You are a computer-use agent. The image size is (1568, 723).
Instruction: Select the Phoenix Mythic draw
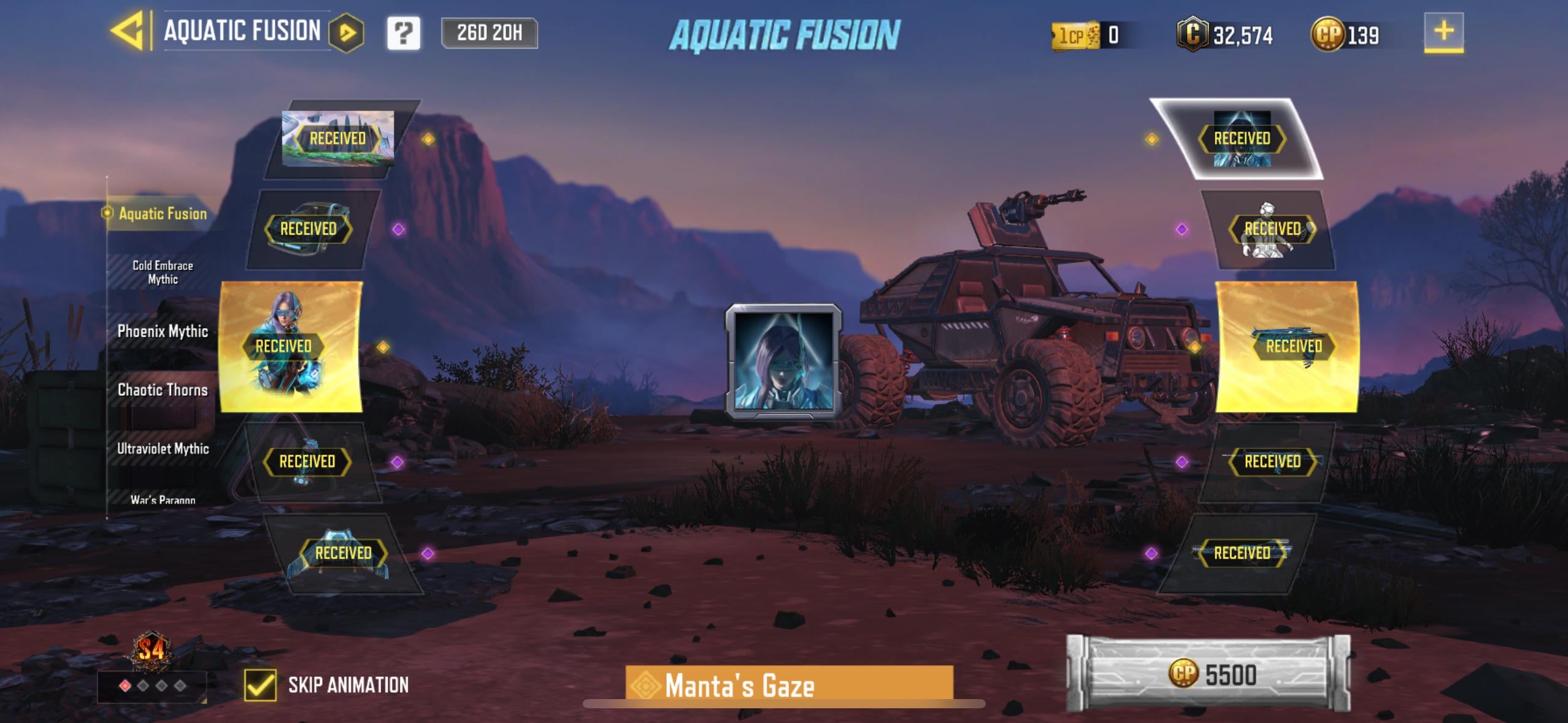point(163,331)
